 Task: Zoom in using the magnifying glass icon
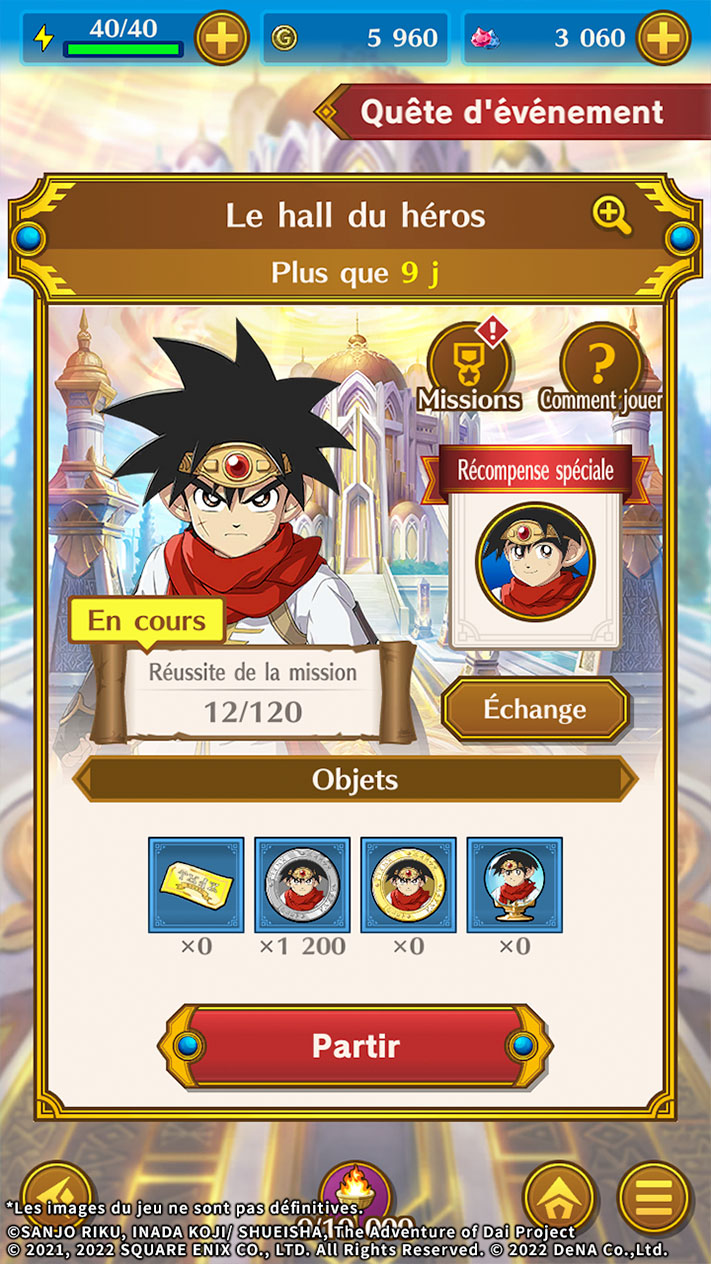coord(611,215)
